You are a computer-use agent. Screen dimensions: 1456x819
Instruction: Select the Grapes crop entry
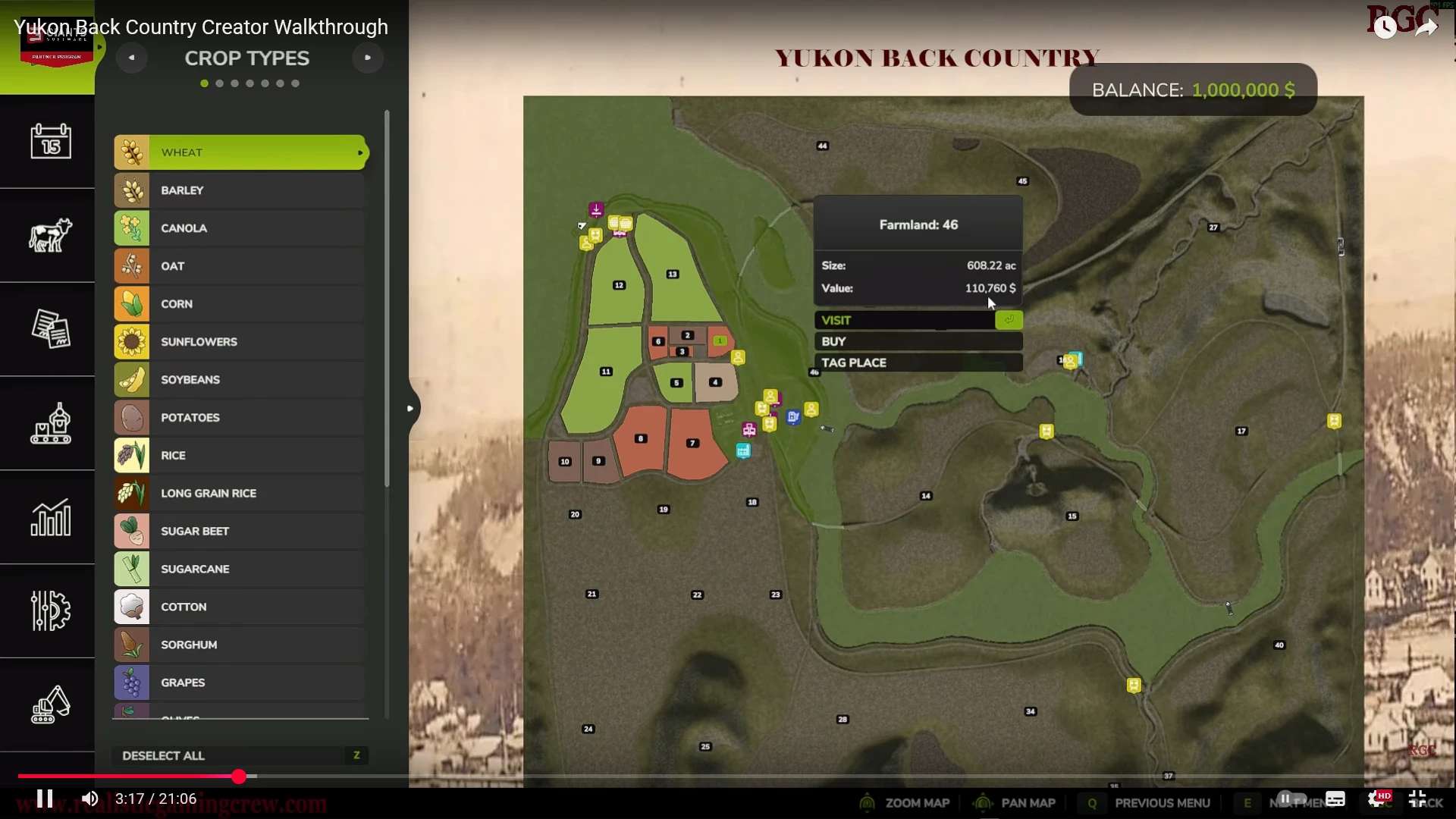pyautogui.click(x=240, y=682)
